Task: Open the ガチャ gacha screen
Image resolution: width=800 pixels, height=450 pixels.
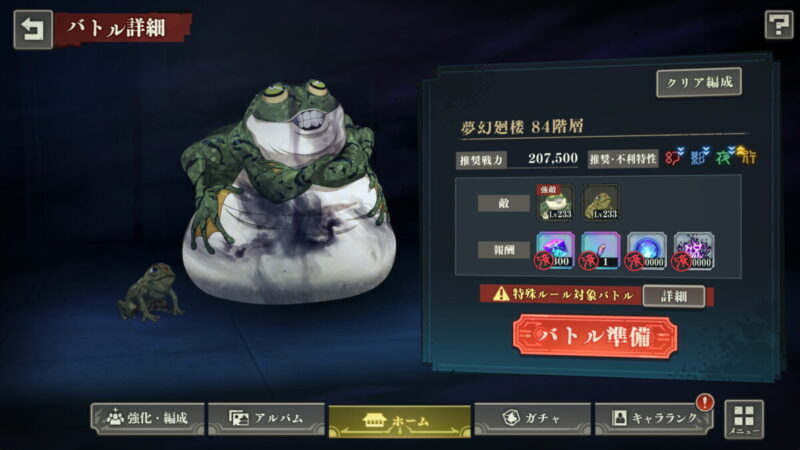Action: click(x=529, y=418)
